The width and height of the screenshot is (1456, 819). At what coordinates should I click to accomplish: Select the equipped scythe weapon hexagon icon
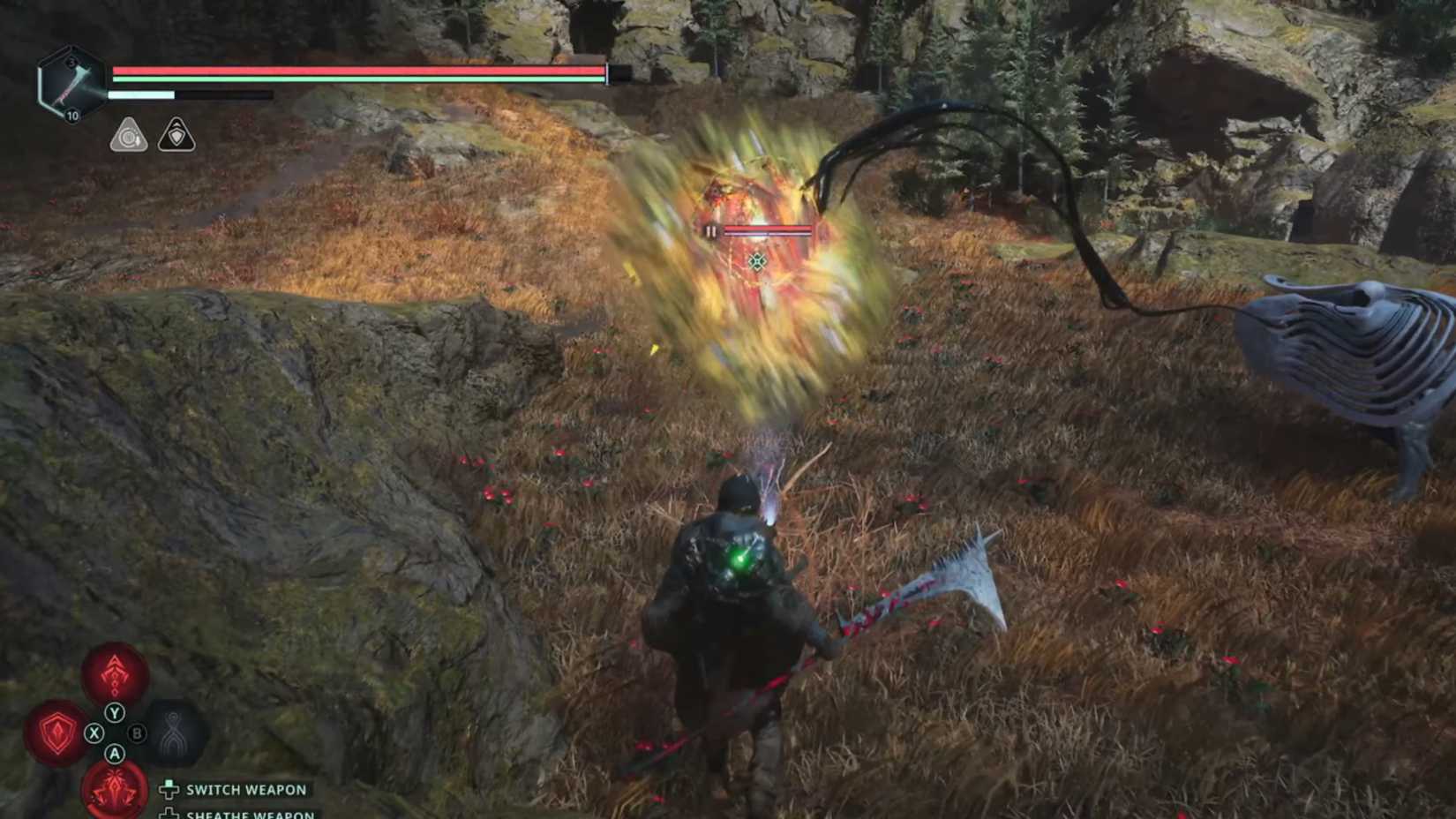point(69,84)
